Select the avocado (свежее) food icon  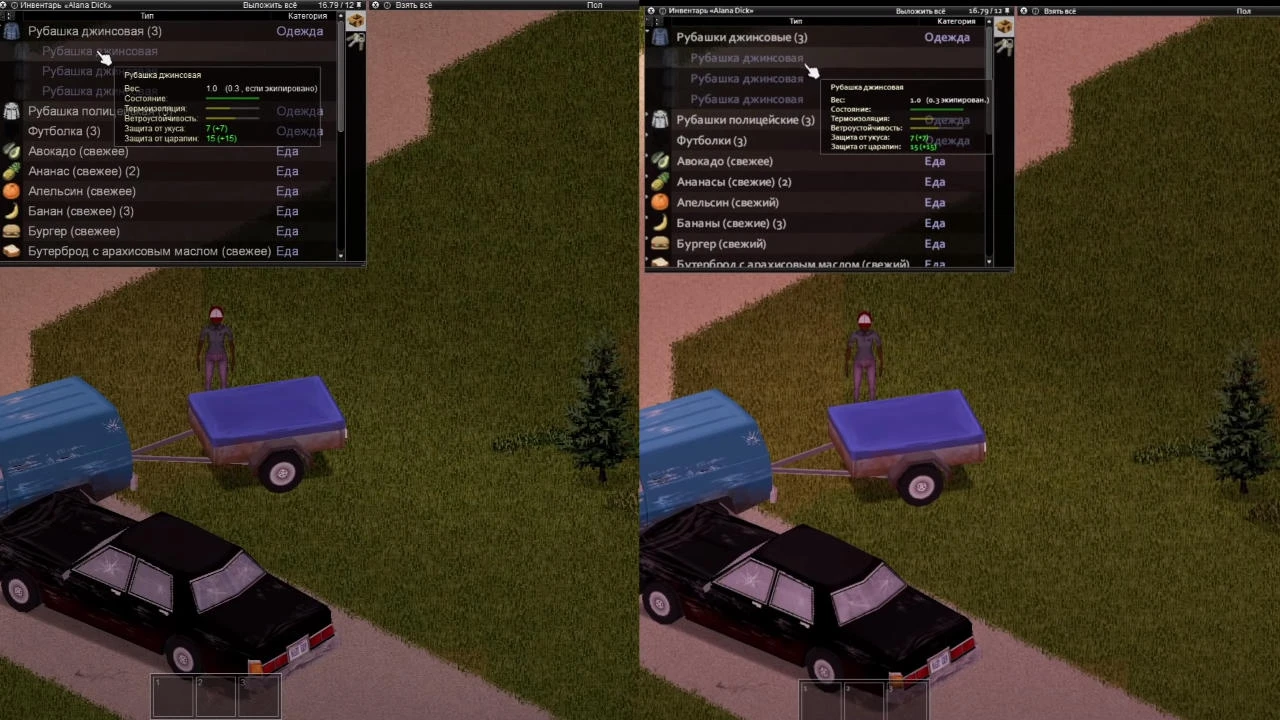[13, 151]
